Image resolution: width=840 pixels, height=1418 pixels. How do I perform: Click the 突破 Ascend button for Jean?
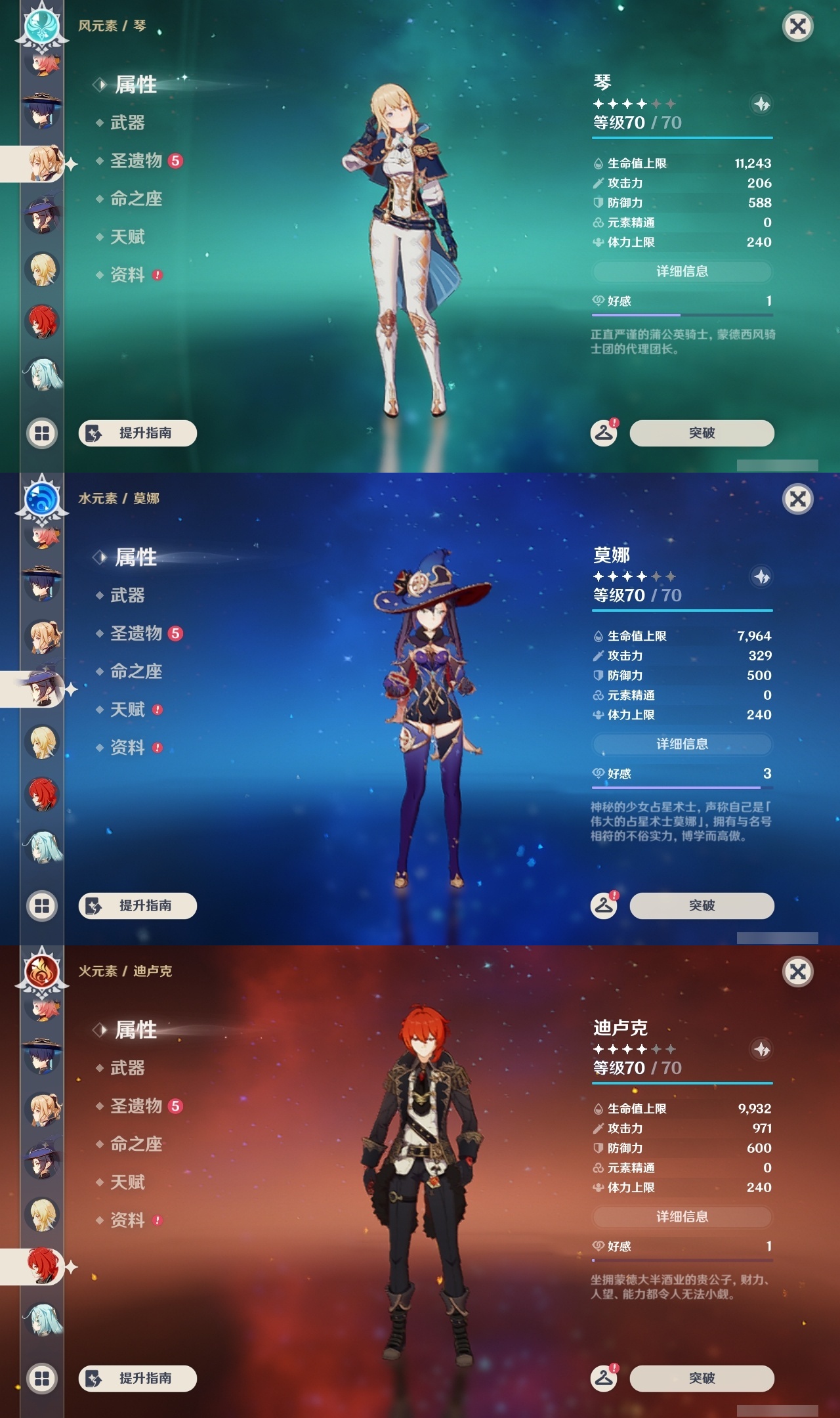(702, 433)
